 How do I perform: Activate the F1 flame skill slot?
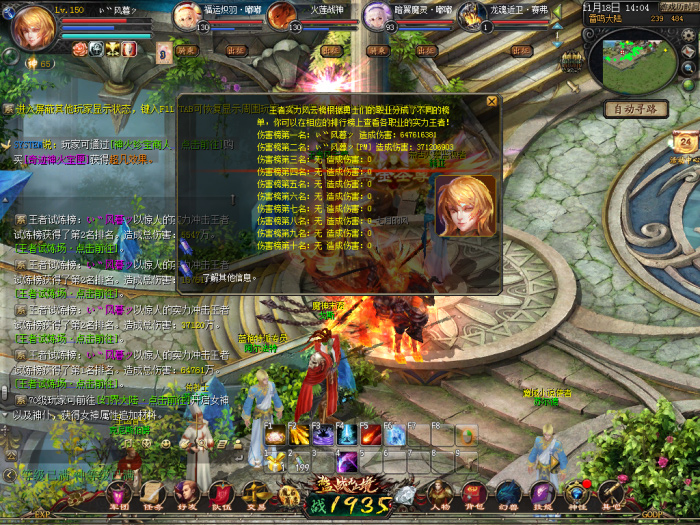click(274, 437)
